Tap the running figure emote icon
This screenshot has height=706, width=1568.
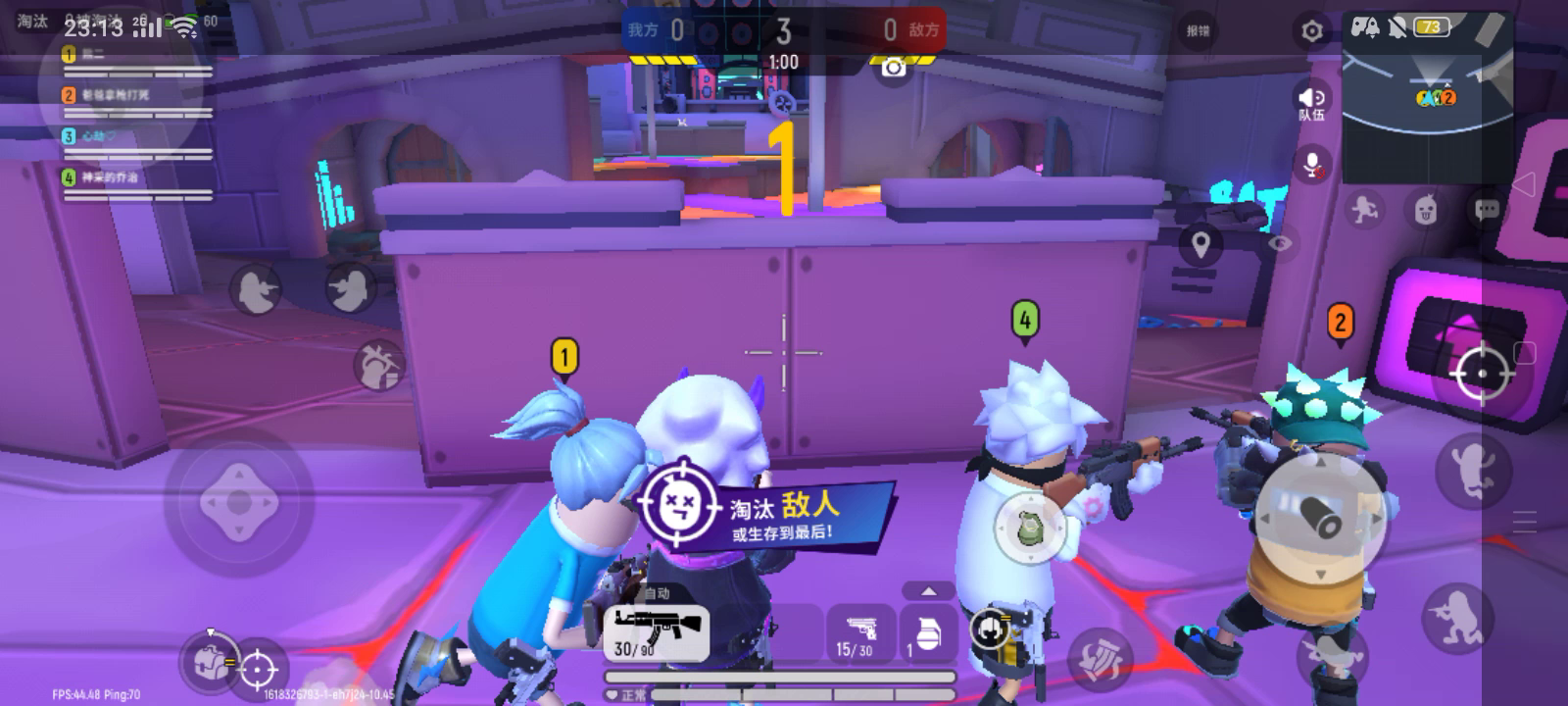(x=1364, y=209)
